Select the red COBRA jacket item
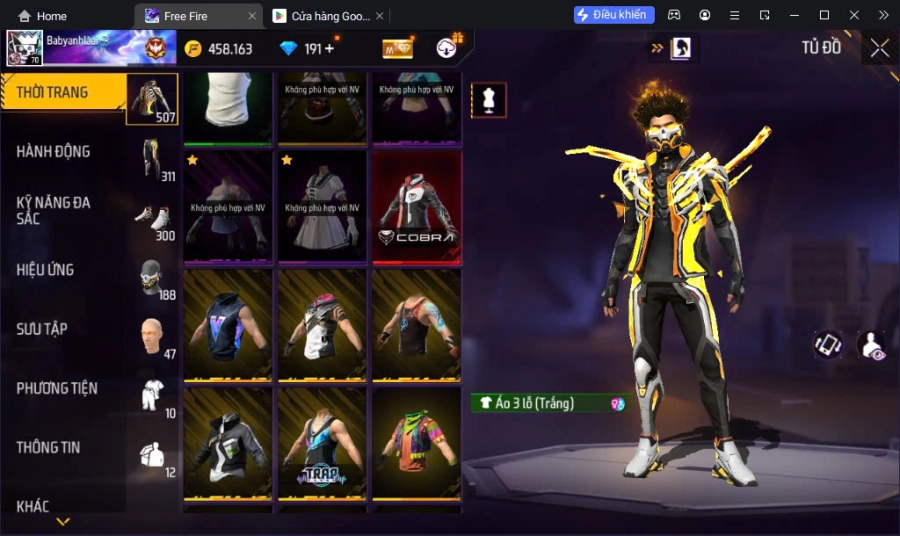This screenshot has width=900, height=536. [x=416, y=207]
